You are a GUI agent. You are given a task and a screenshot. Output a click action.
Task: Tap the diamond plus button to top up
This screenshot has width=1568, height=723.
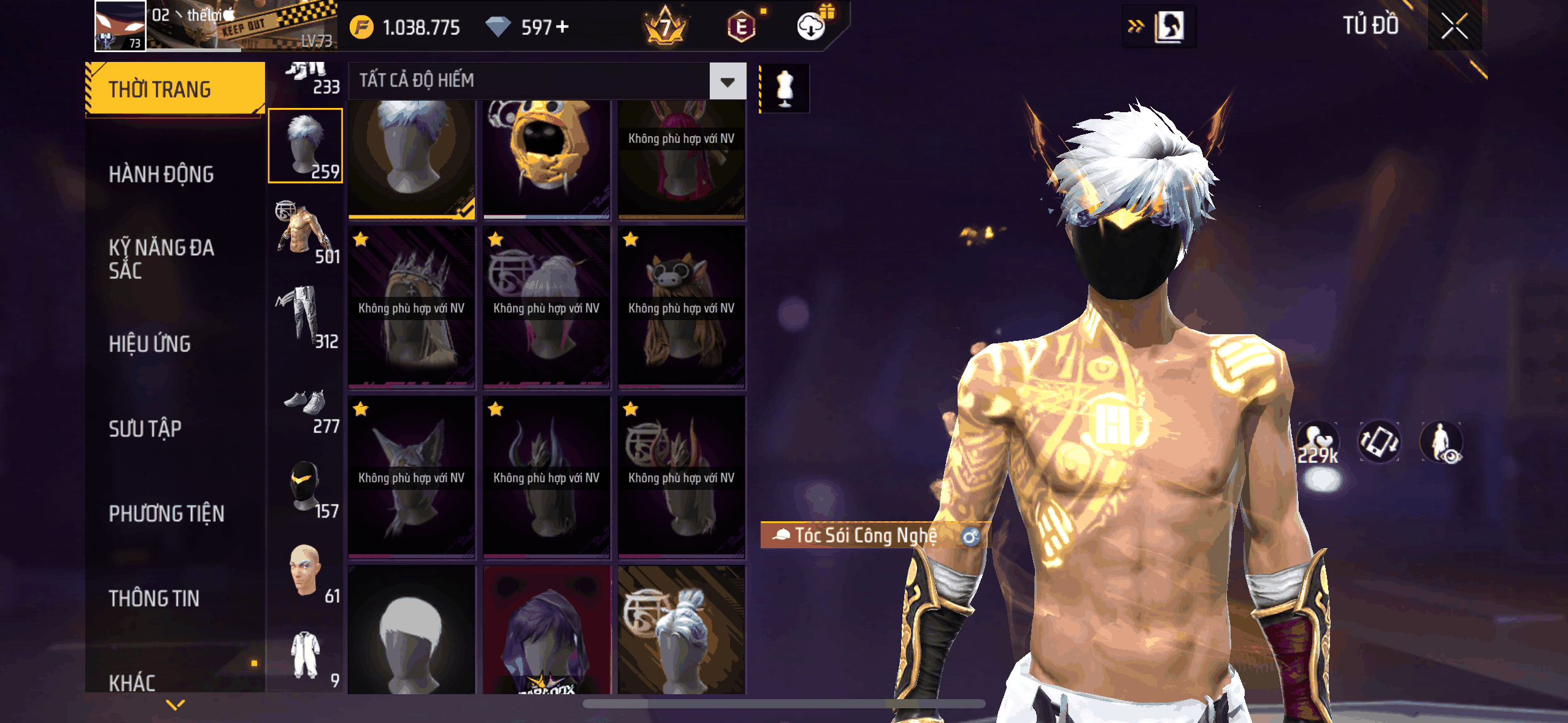(562, 27)
